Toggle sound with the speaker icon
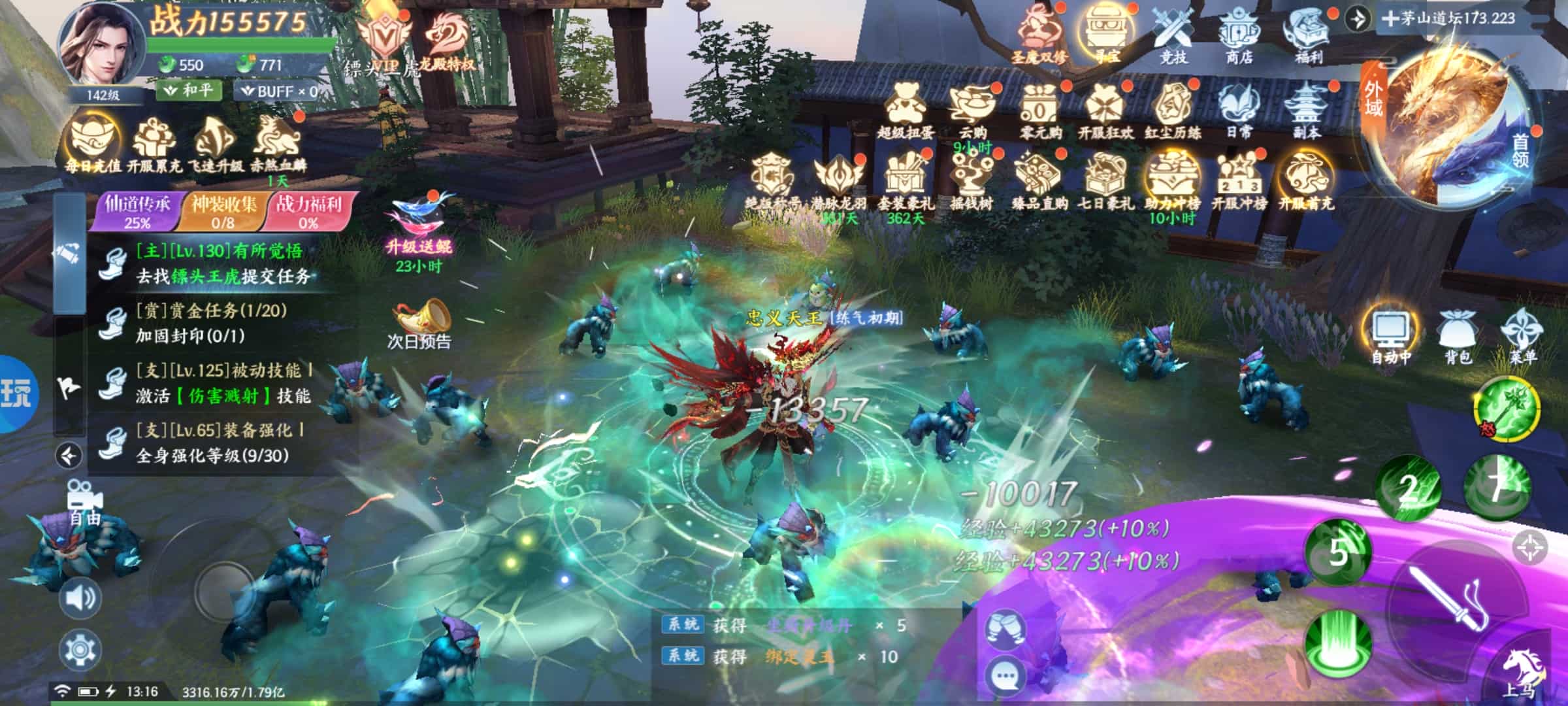 coord(80,597)
